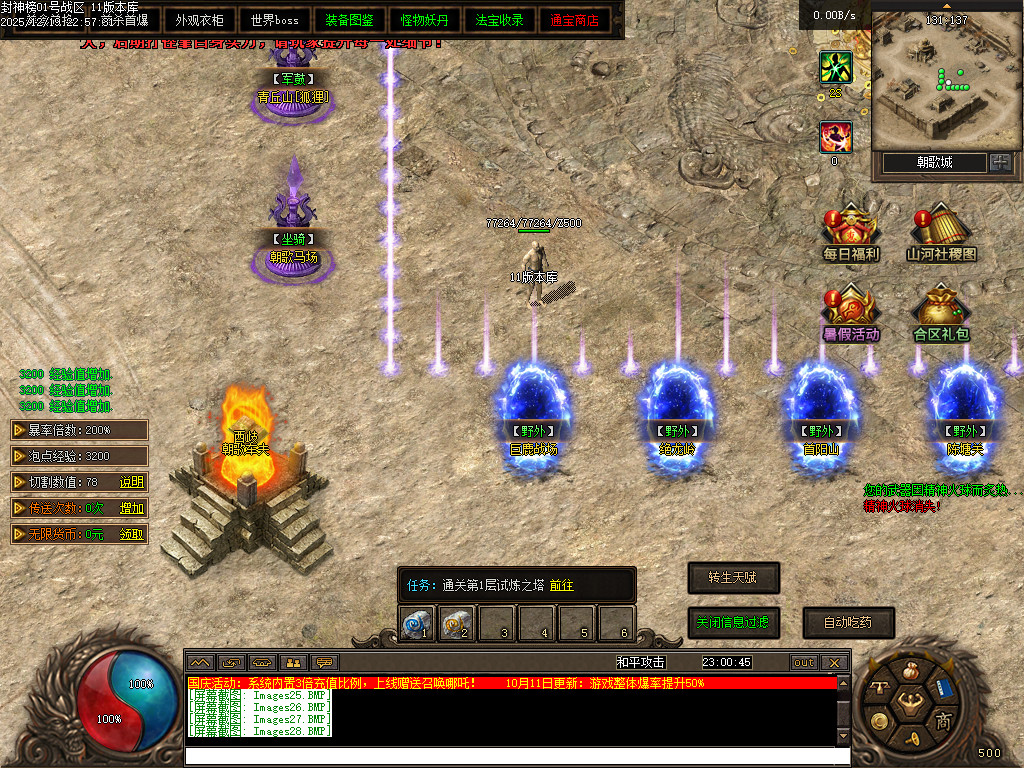Open the 装备图鉴 equipment codex
The height and width of the screenshot is (768, 1024).
point(350,20)
